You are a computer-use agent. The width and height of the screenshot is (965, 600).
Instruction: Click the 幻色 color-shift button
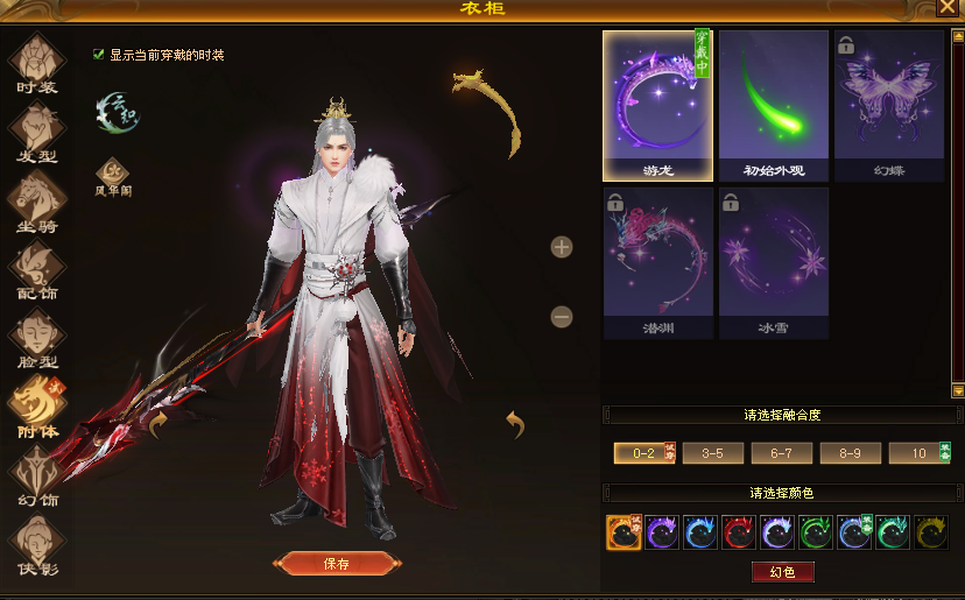[783, 572]
